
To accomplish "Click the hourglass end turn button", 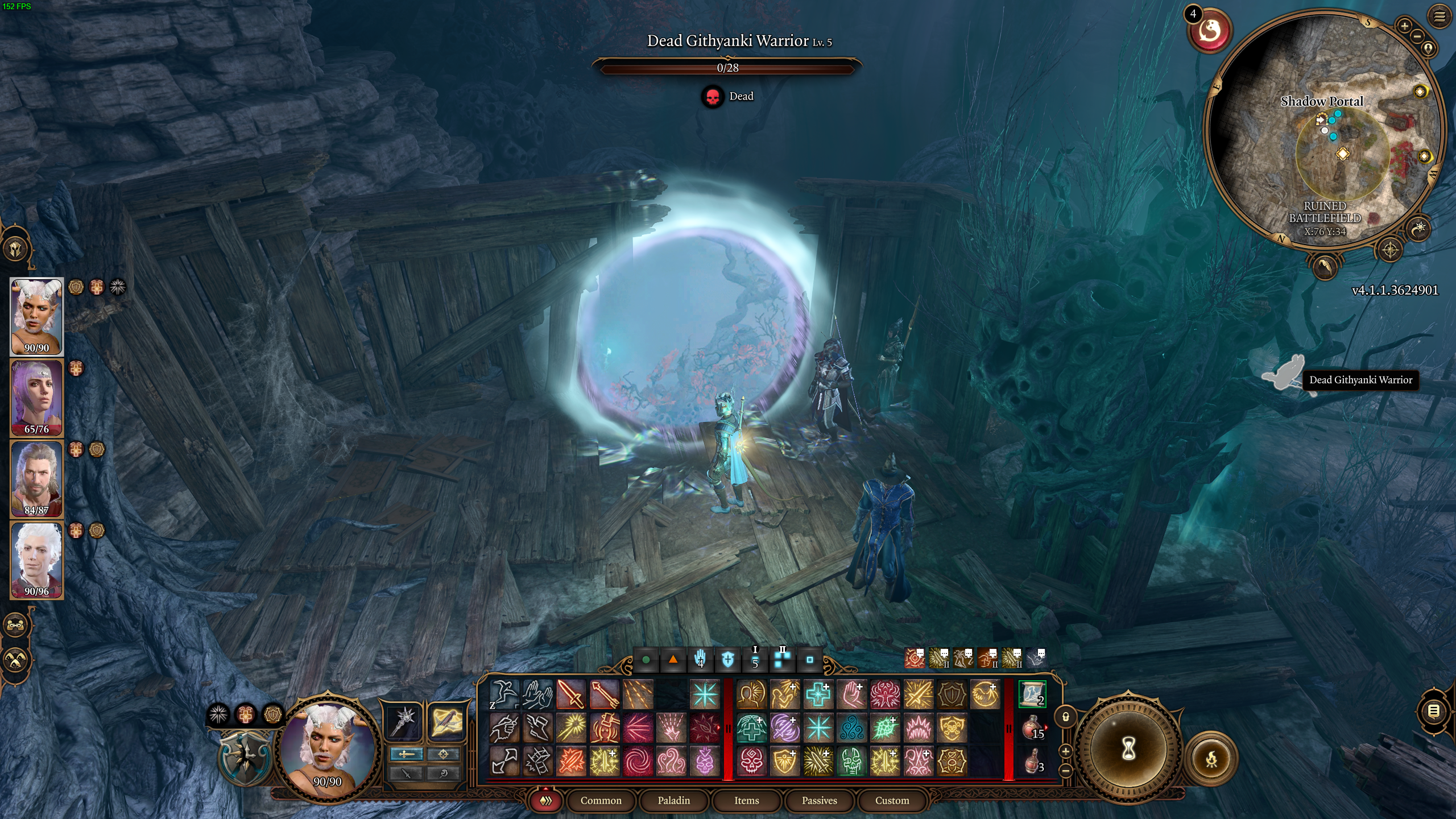I will 1128,750.
